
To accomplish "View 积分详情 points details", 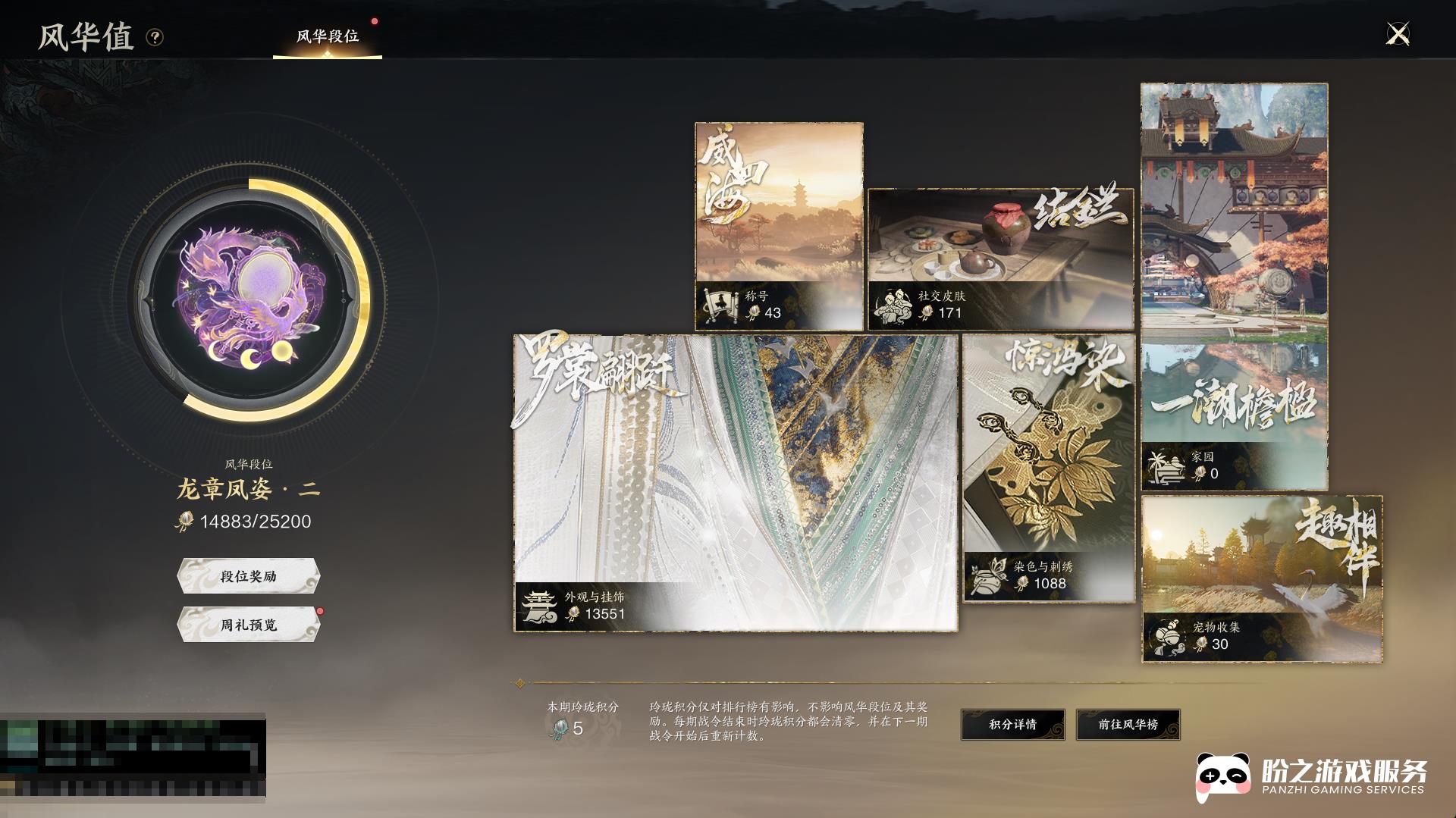I will coord(1012,725).
